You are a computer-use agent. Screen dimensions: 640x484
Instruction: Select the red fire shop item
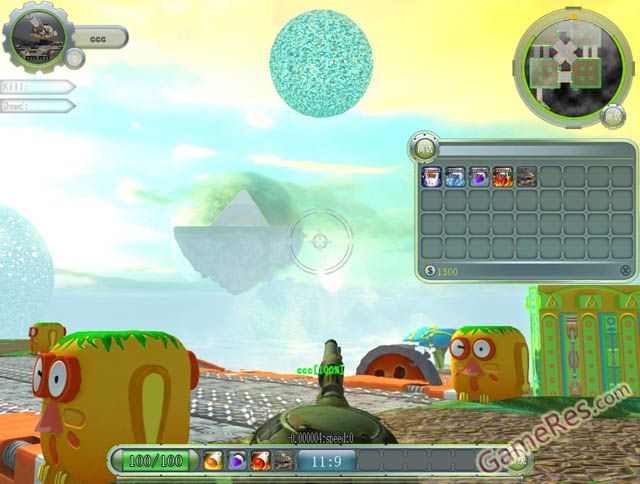[502, 178]
